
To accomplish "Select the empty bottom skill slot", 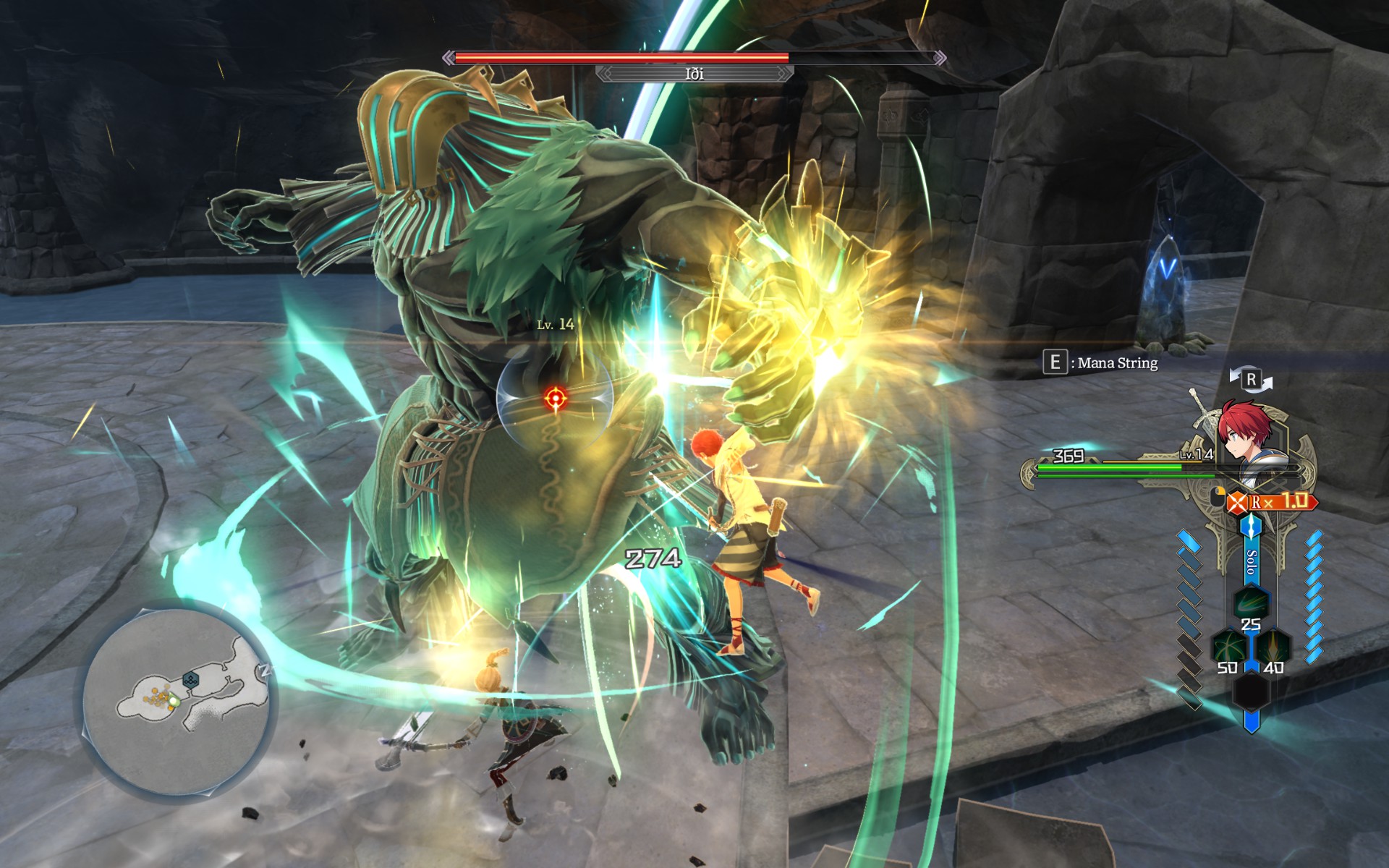I will tap(1251, 692).
